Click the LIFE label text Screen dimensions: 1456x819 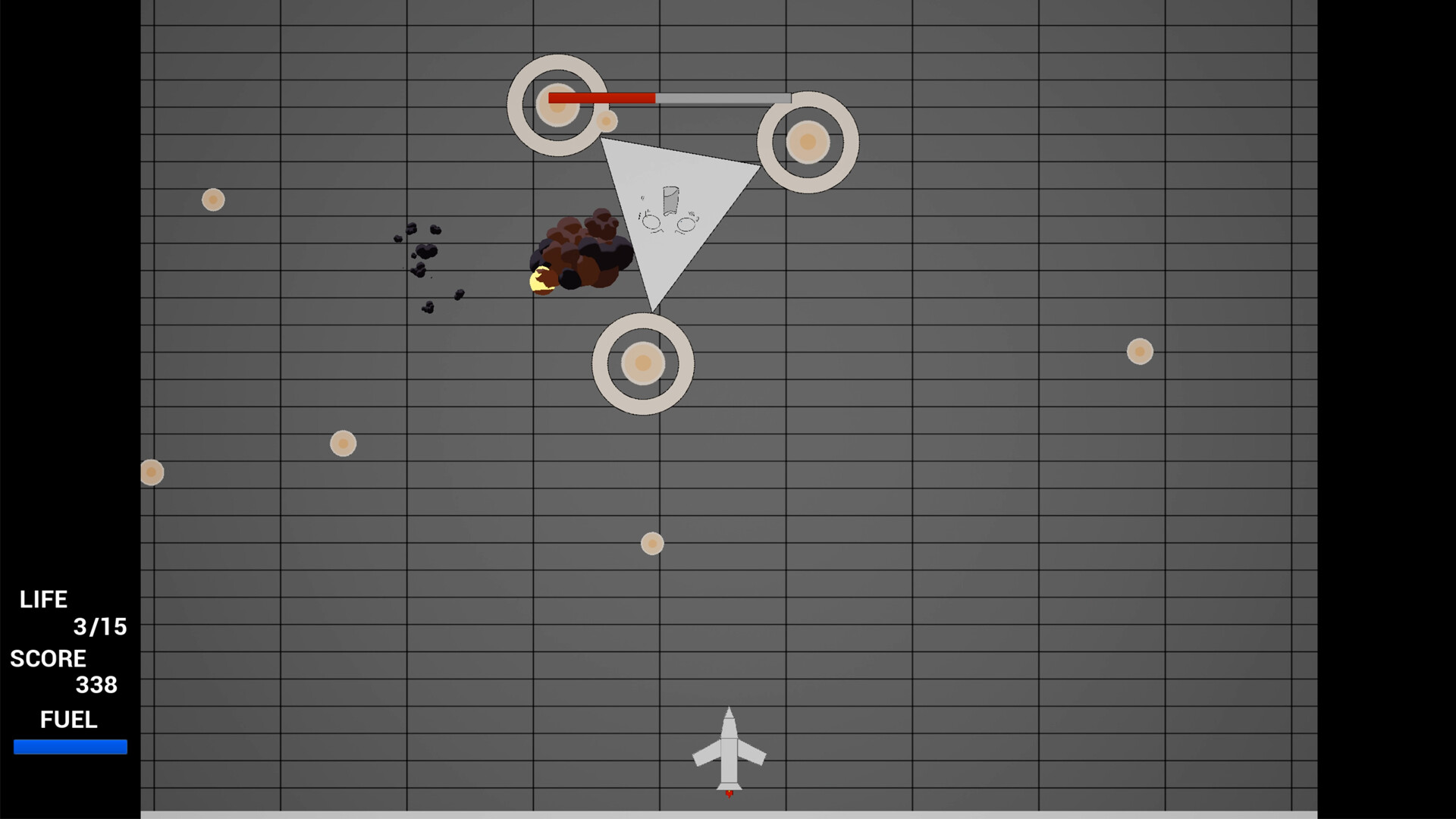[44, 599]
